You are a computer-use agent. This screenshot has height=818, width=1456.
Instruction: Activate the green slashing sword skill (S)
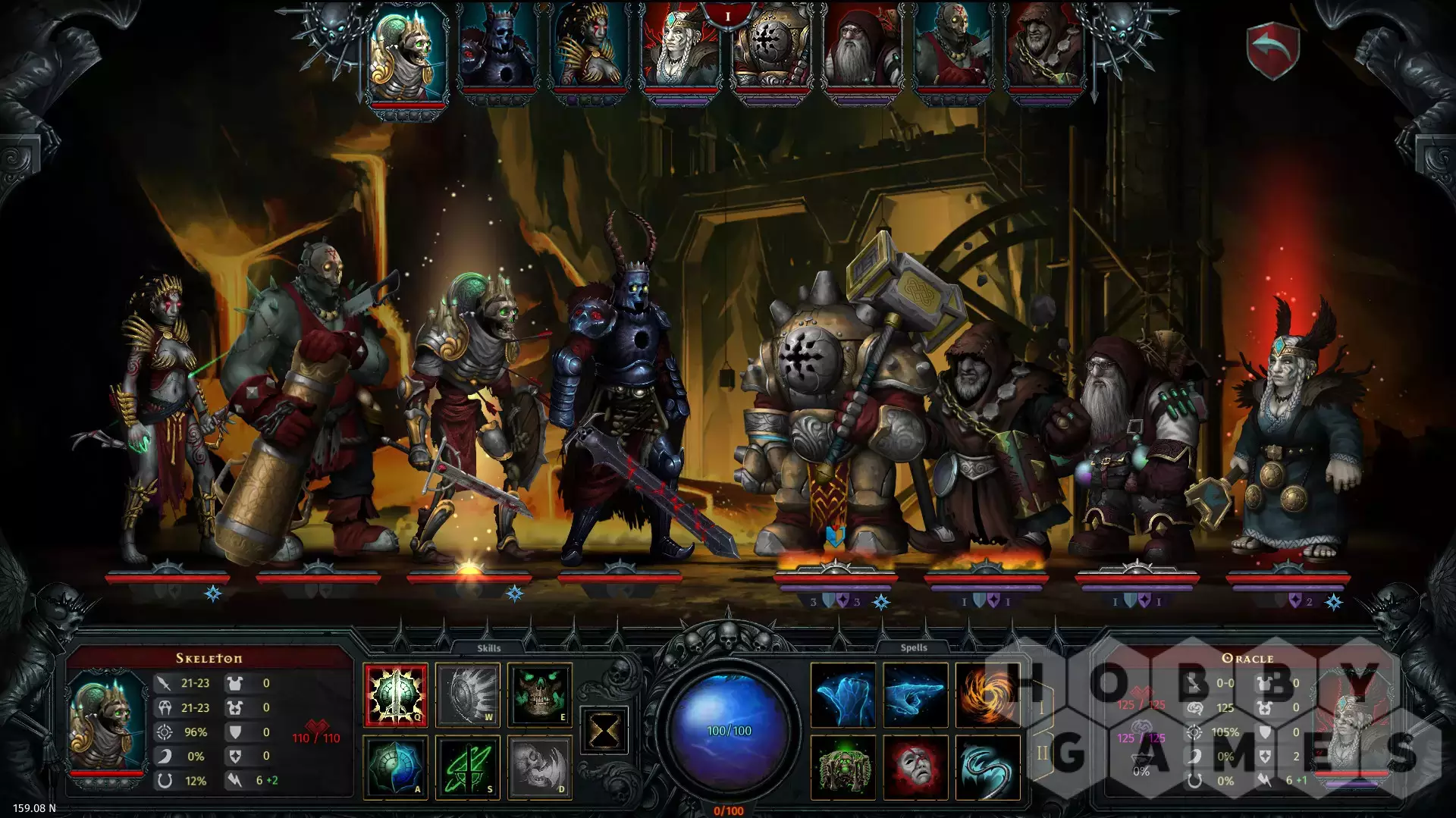click(467, 767)
